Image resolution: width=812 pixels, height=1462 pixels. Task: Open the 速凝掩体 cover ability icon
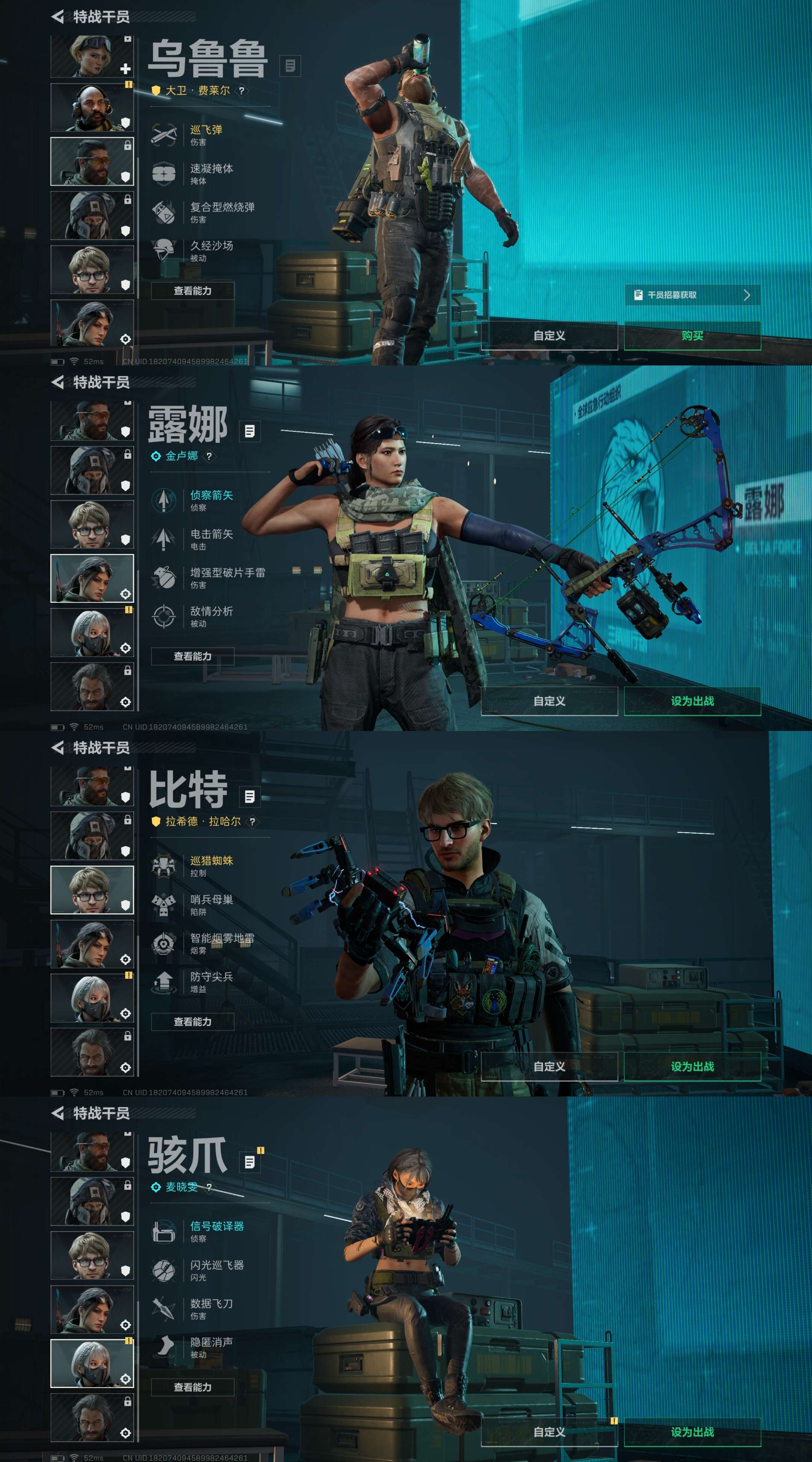click(165, 173)
